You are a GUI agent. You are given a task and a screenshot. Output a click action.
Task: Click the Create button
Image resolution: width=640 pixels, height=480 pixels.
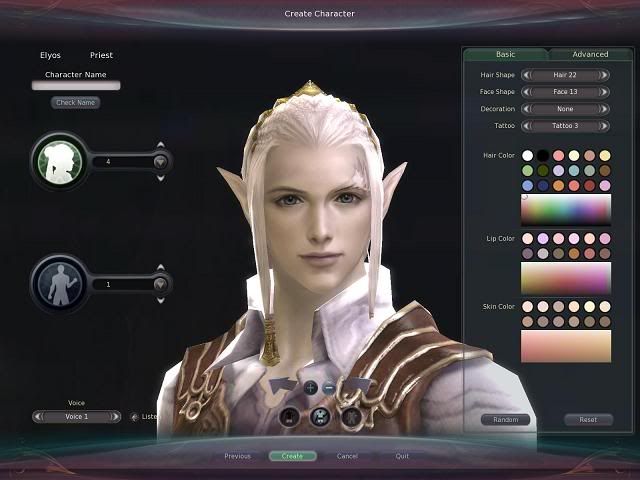pyautogui.click(x=292, y=456)
